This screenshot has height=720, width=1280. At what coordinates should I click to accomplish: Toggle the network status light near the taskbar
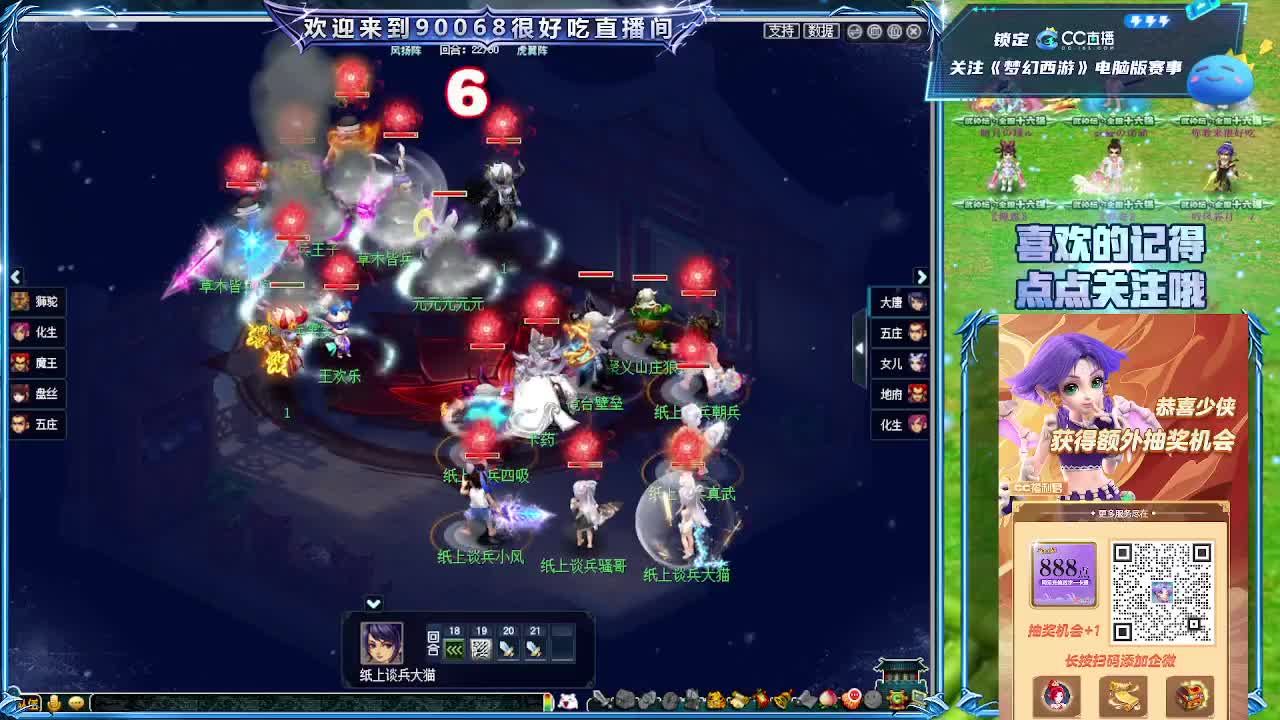(549, 703)
